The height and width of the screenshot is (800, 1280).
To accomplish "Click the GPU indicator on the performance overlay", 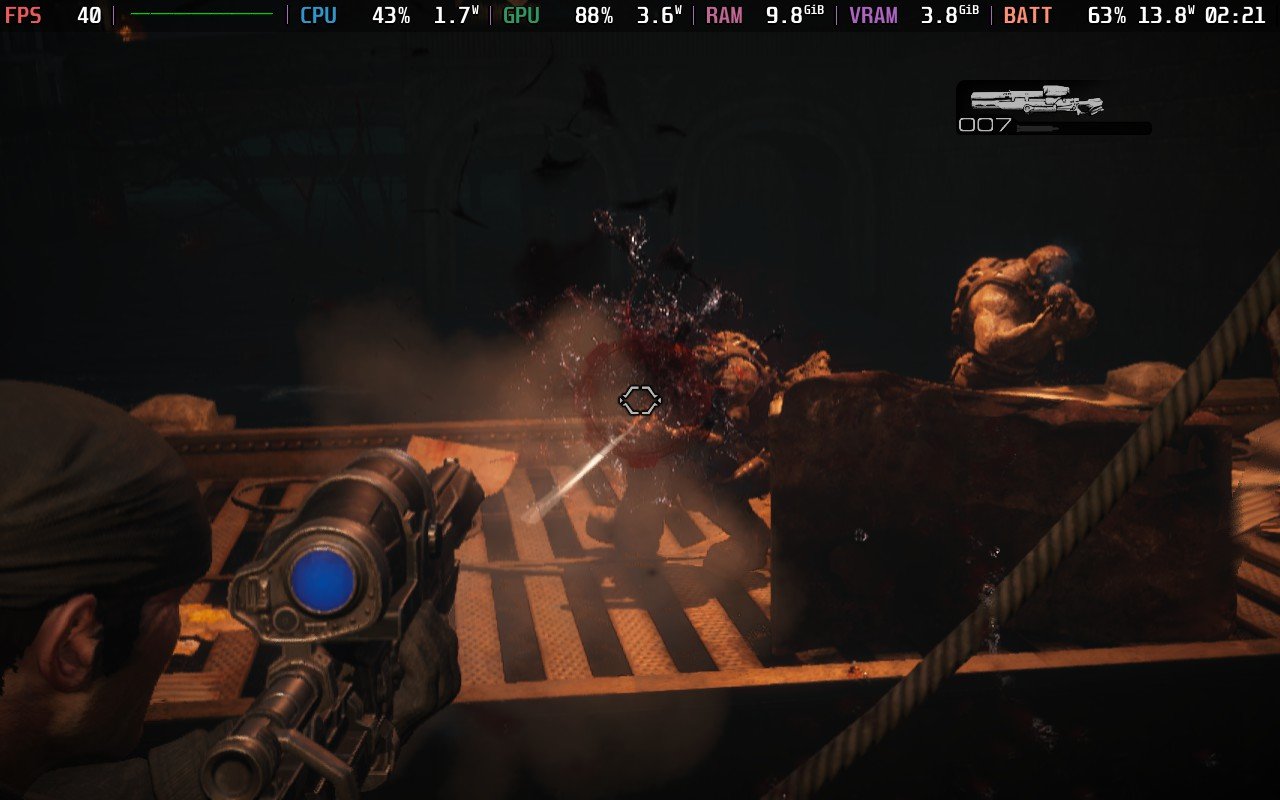I will click(x=521, y=15).
